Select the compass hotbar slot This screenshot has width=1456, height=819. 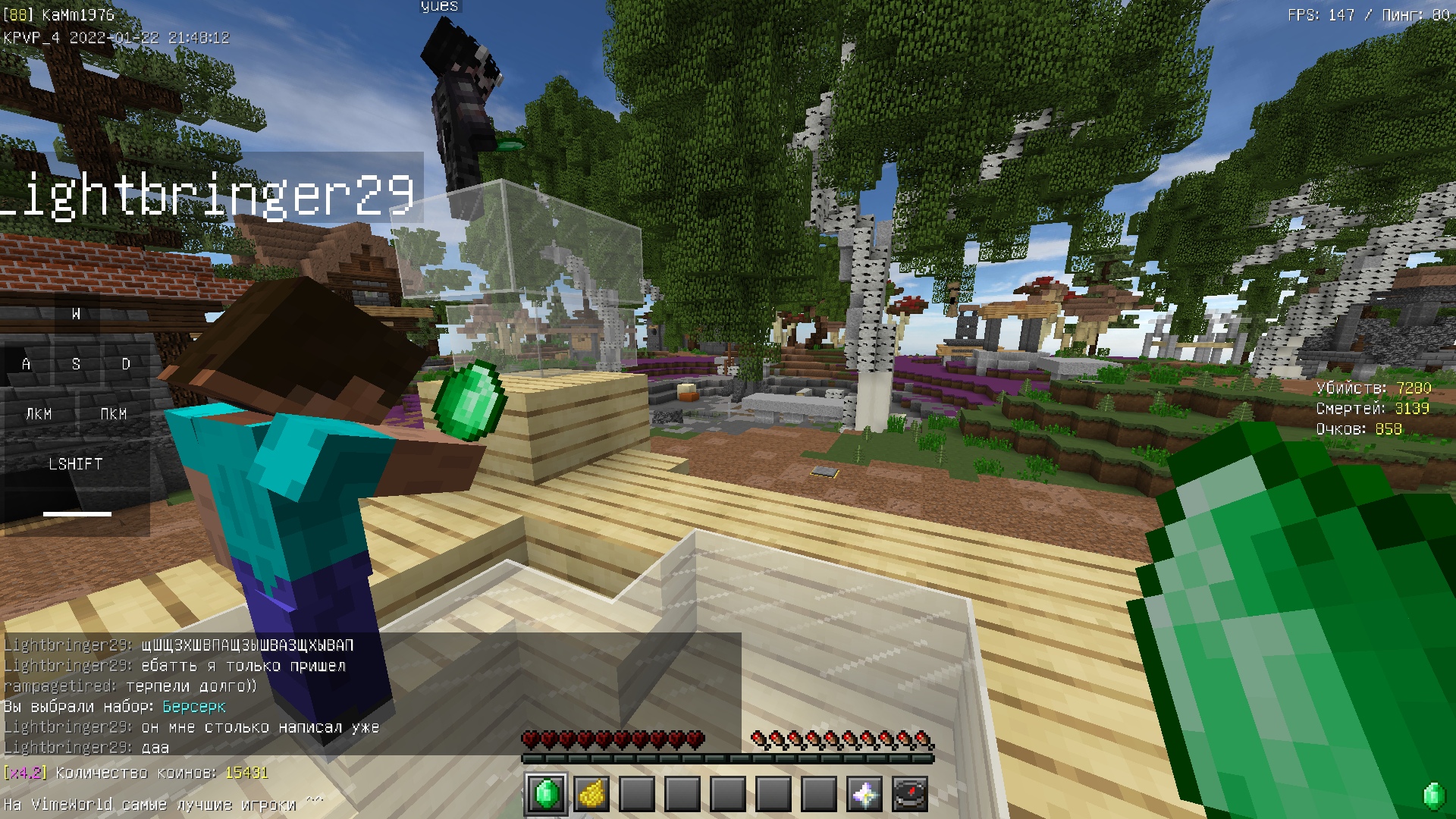tap(910, 794)
